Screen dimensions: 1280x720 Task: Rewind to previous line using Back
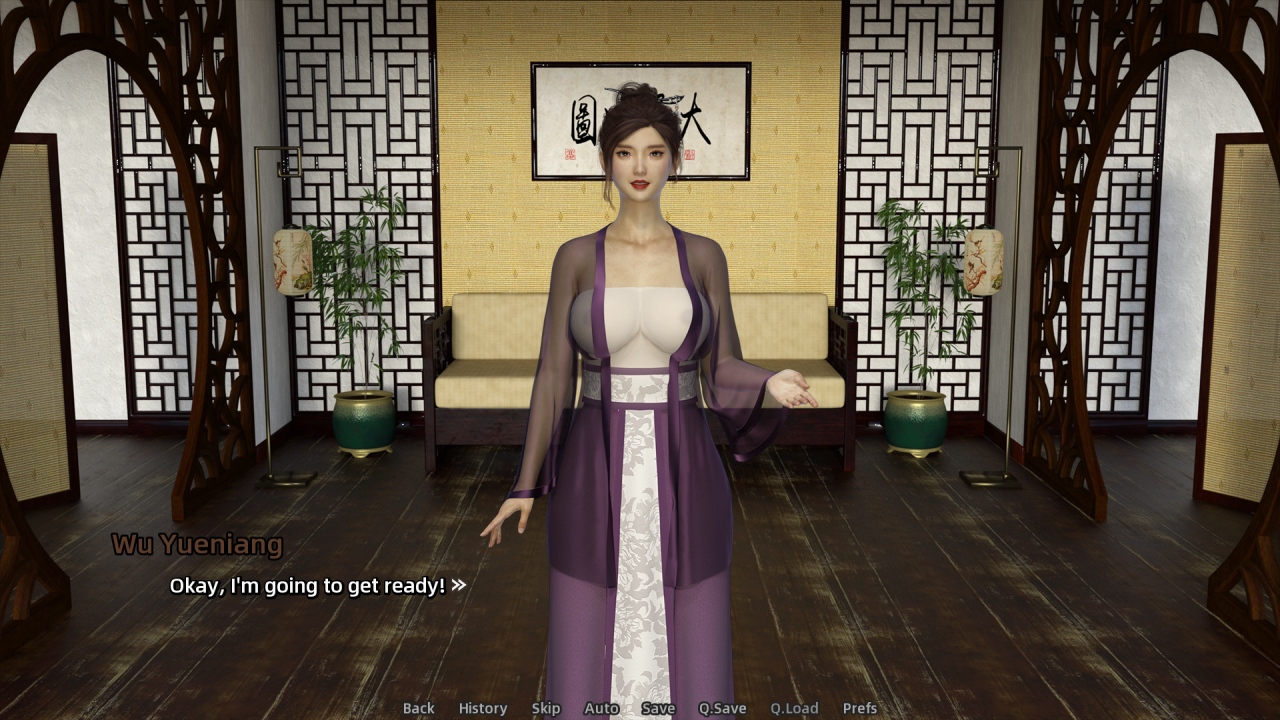point(418,708)
